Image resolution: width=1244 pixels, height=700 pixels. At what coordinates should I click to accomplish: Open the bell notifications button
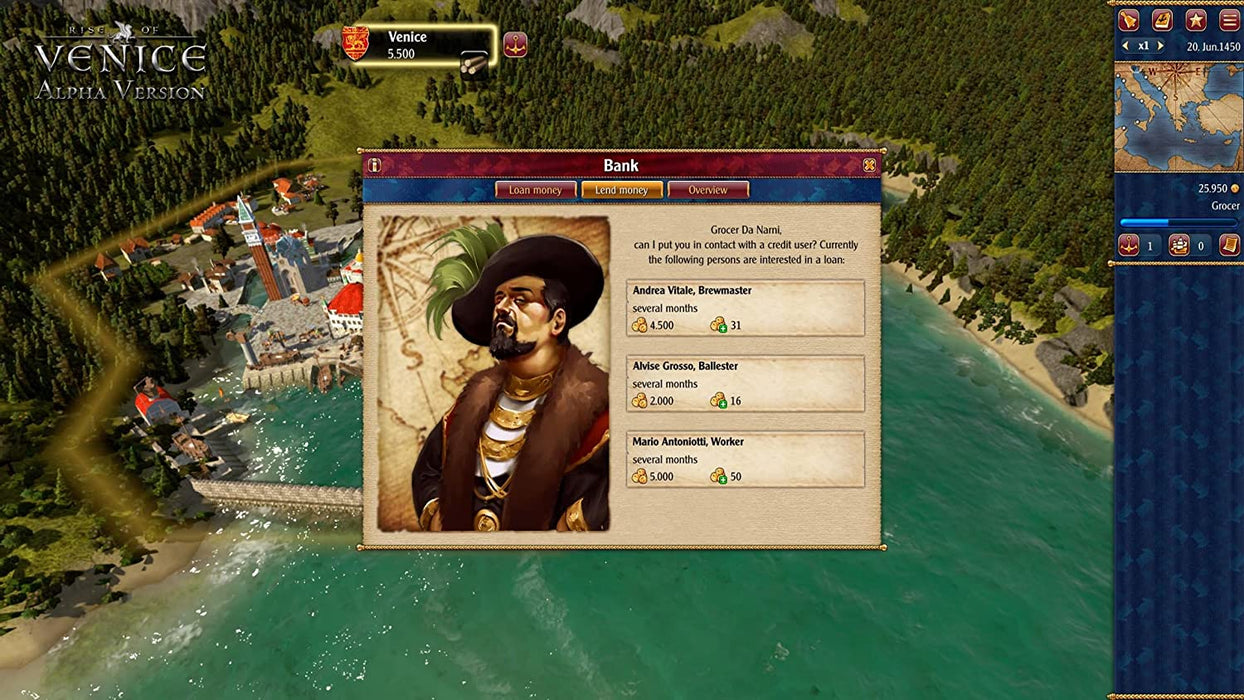(1129, 20)
